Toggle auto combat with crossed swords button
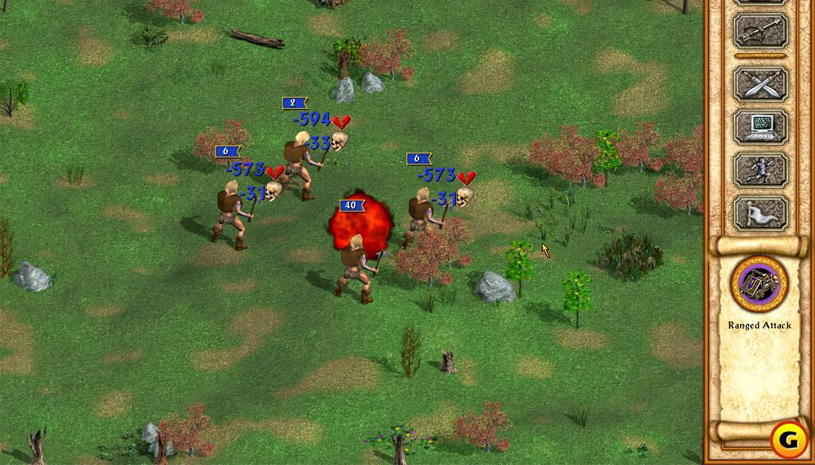Screen dimensions: 815x465 point(760,82)
